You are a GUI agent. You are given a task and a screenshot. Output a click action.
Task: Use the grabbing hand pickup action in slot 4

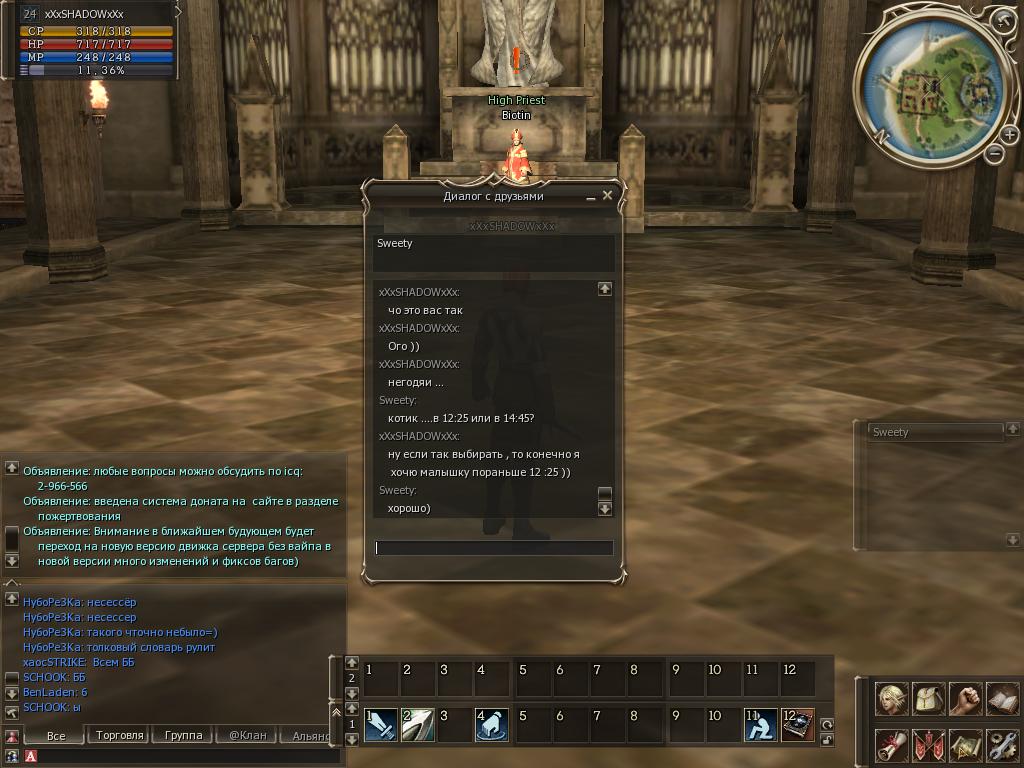pyautogui.click(x=492, y=724)
